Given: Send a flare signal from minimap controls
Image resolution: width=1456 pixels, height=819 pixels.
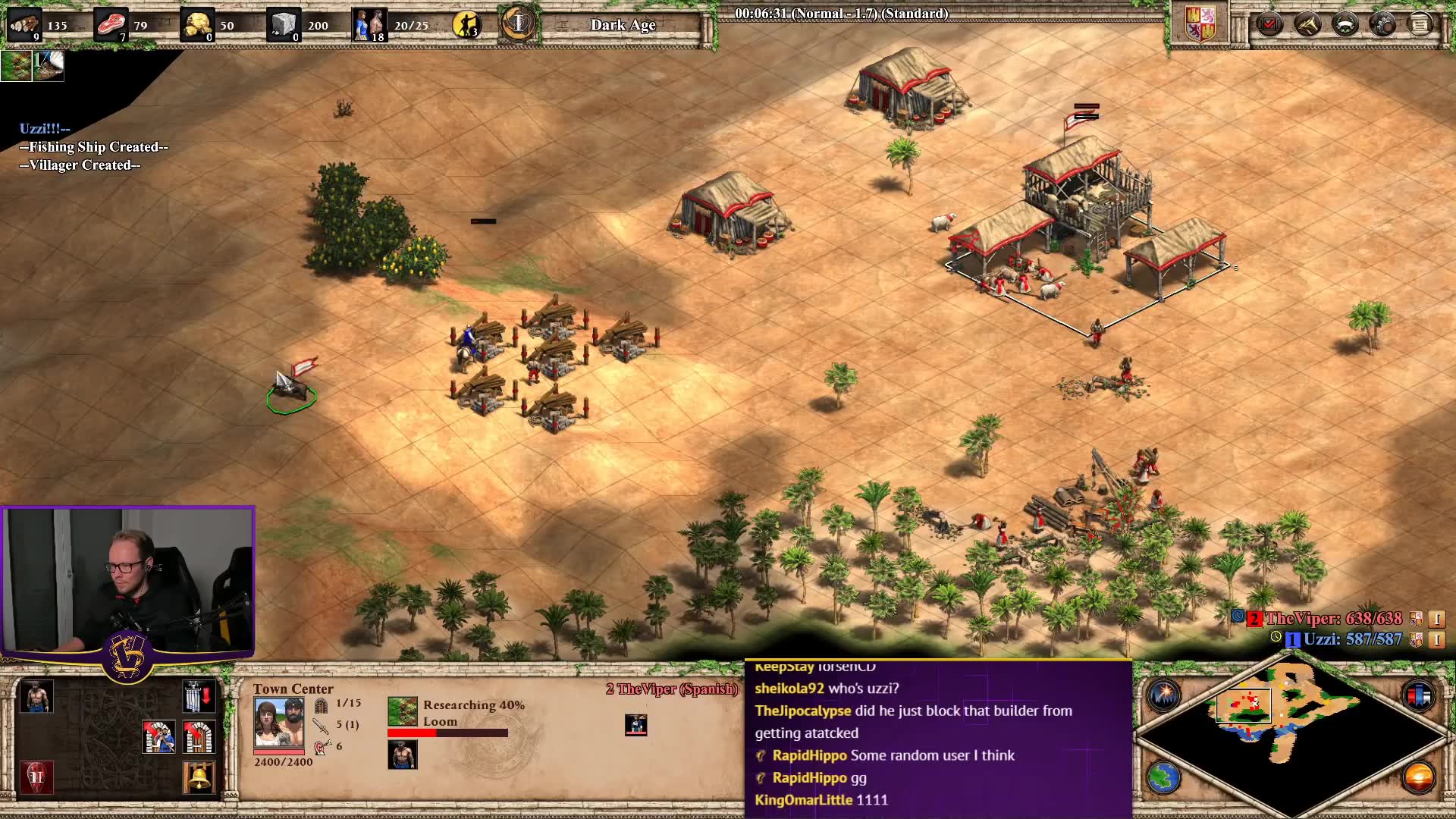Looking at the screenshot, I should pos(1163,695).
